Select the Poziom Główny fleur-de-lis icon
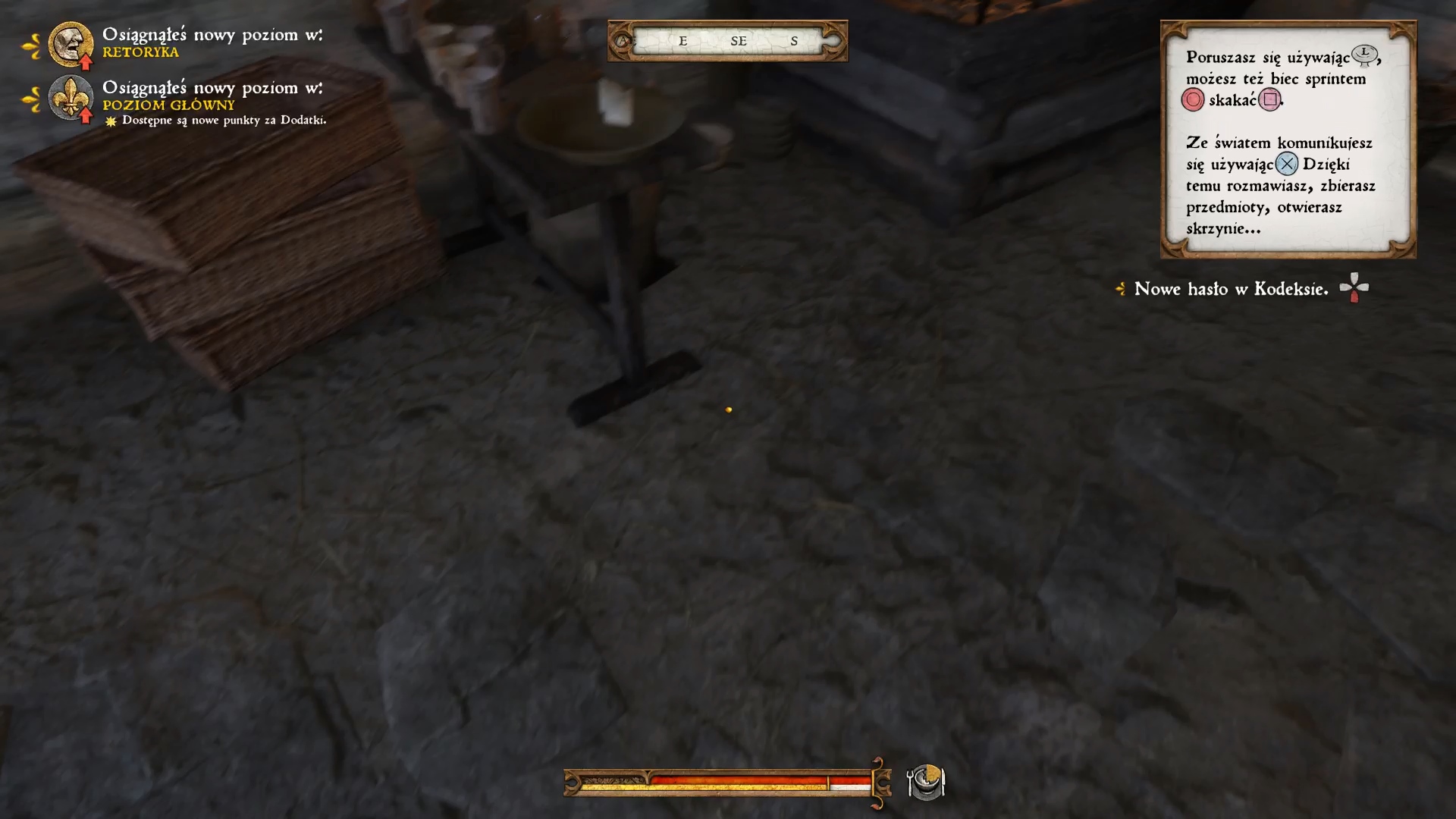The image size is (1456, 819). 71,97
